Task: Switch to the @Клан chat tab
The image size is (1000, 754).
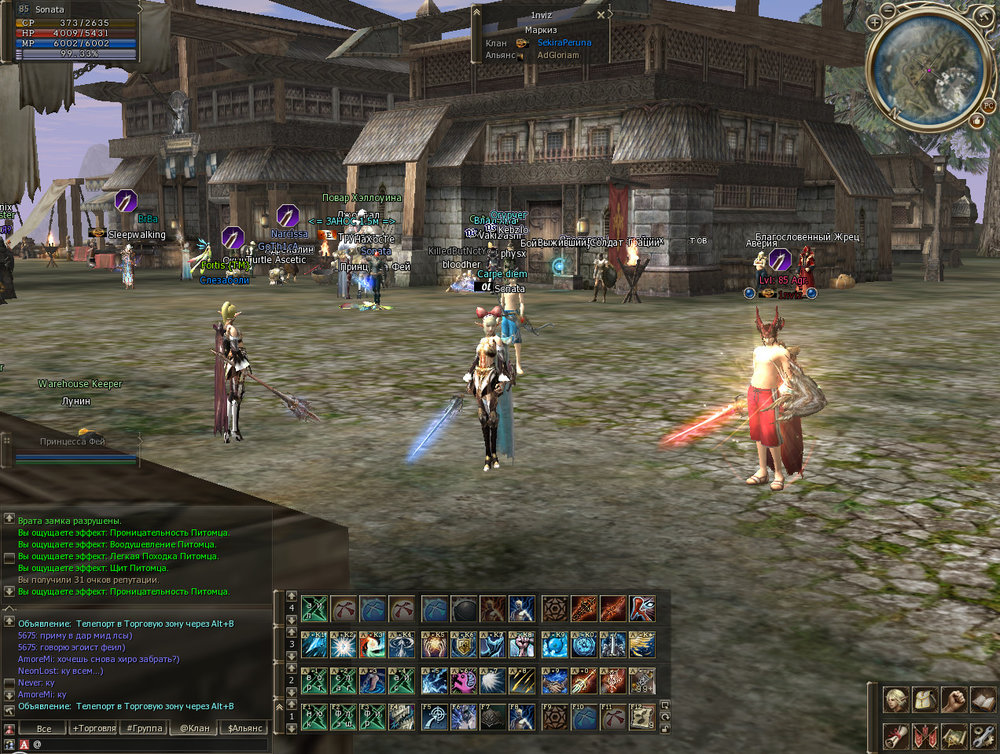Action: 194,728
